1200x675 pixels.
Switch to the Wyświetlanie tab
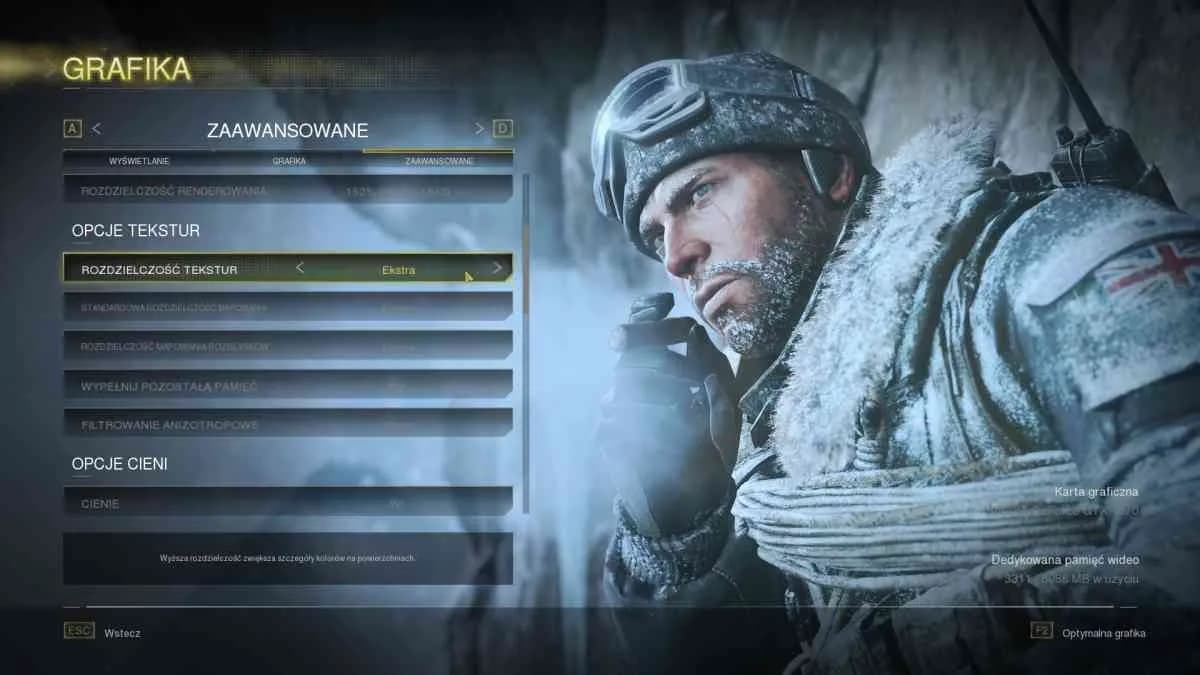pos(138,161)
